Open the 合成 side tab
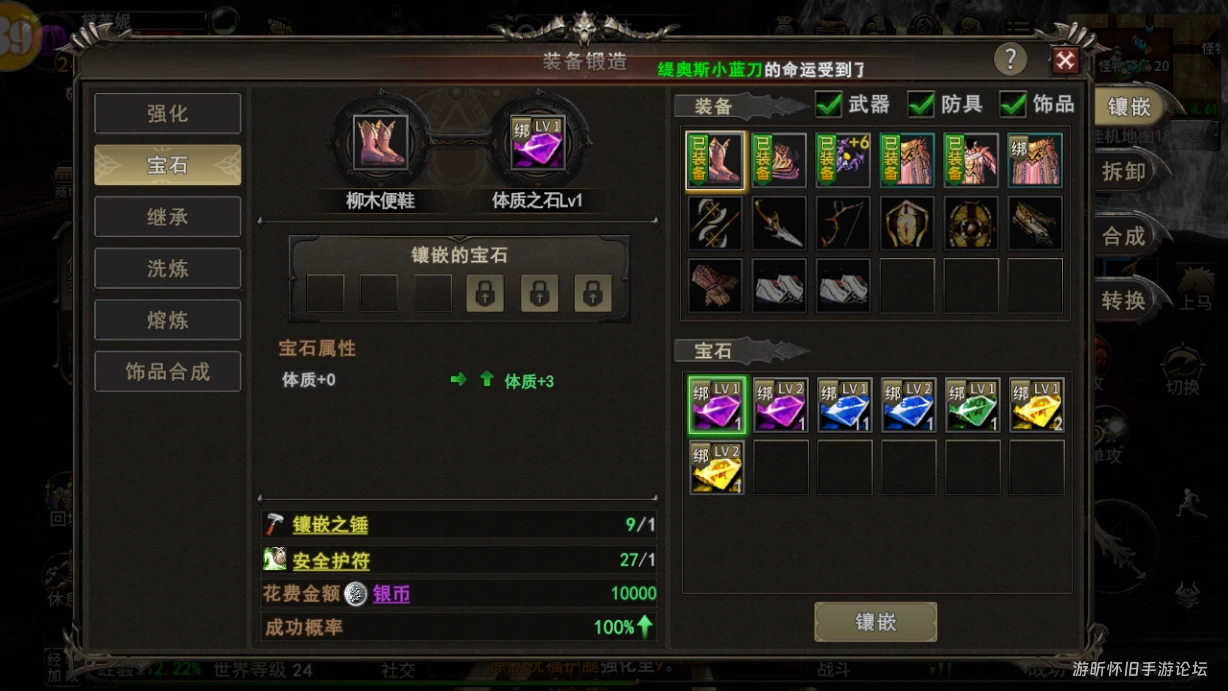Image resolution: width=1228 pixels, height=691 pixels. (1123, 236)
